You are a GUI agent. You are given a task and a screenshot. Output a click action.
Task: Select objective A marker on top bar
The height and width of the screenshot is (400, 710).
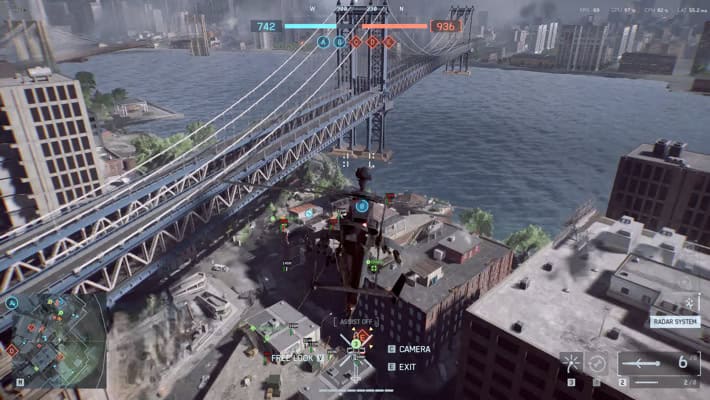click(x=323, y=42)
